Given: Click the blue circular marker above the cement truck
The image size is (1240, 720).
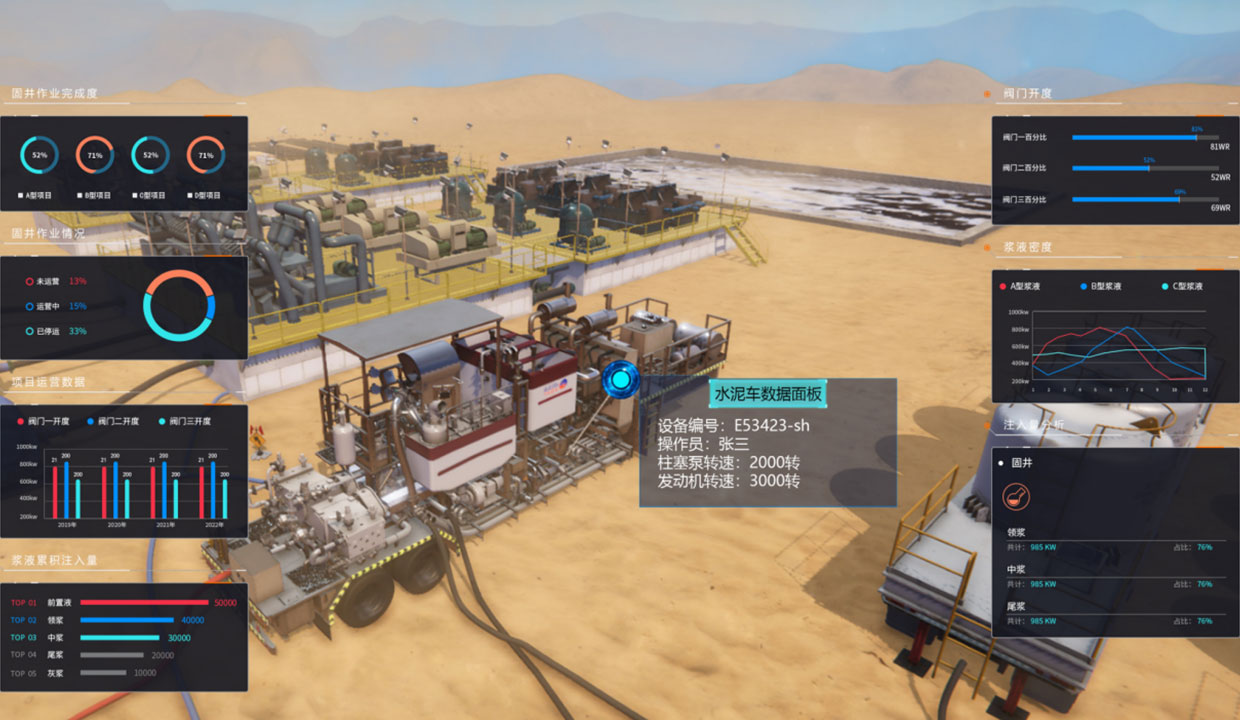Looking at the screenshot, I should coord(621,380).
